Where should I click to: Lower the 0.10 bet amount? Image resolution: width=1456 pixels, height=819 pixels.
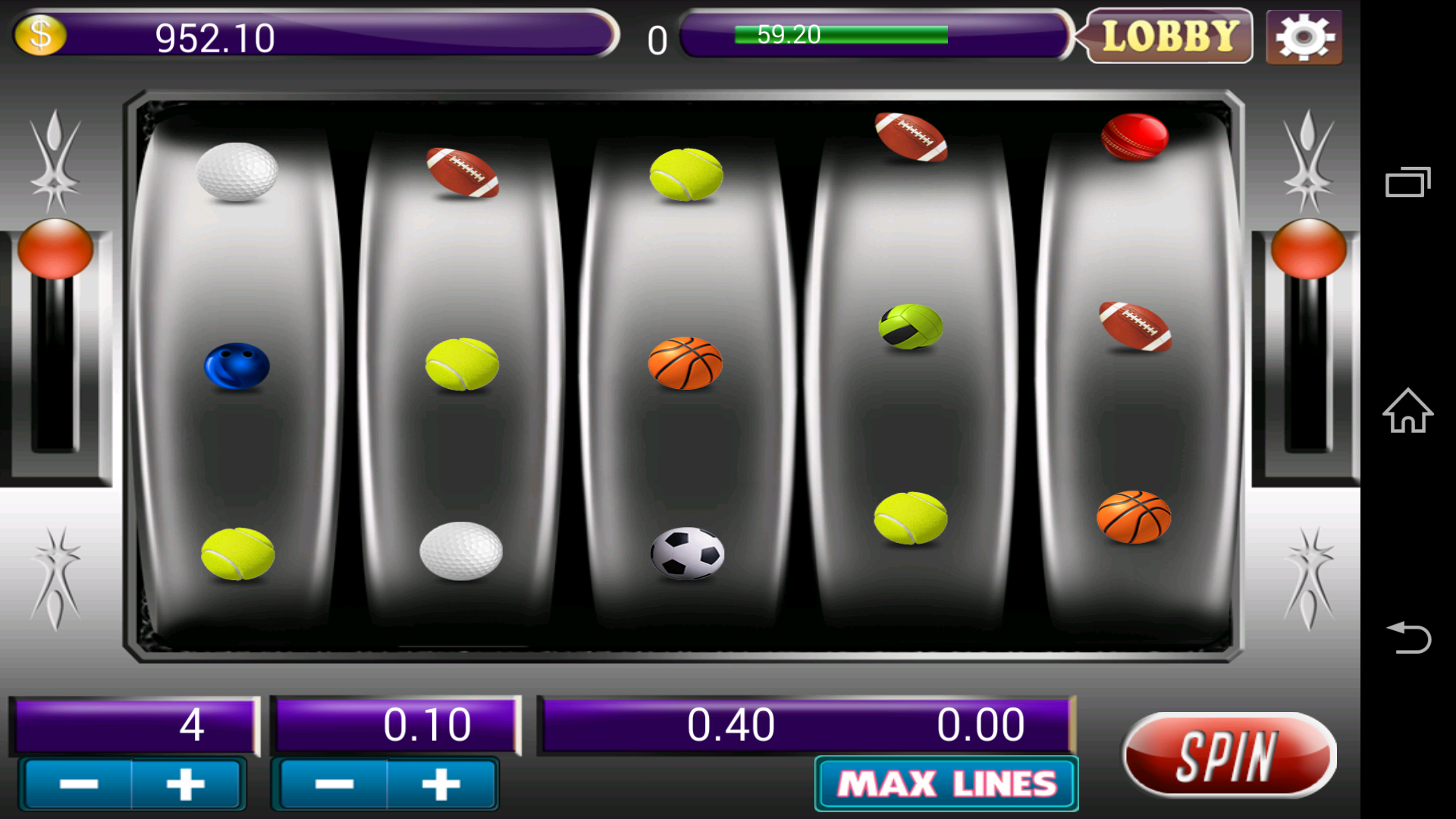coord(334,784)
